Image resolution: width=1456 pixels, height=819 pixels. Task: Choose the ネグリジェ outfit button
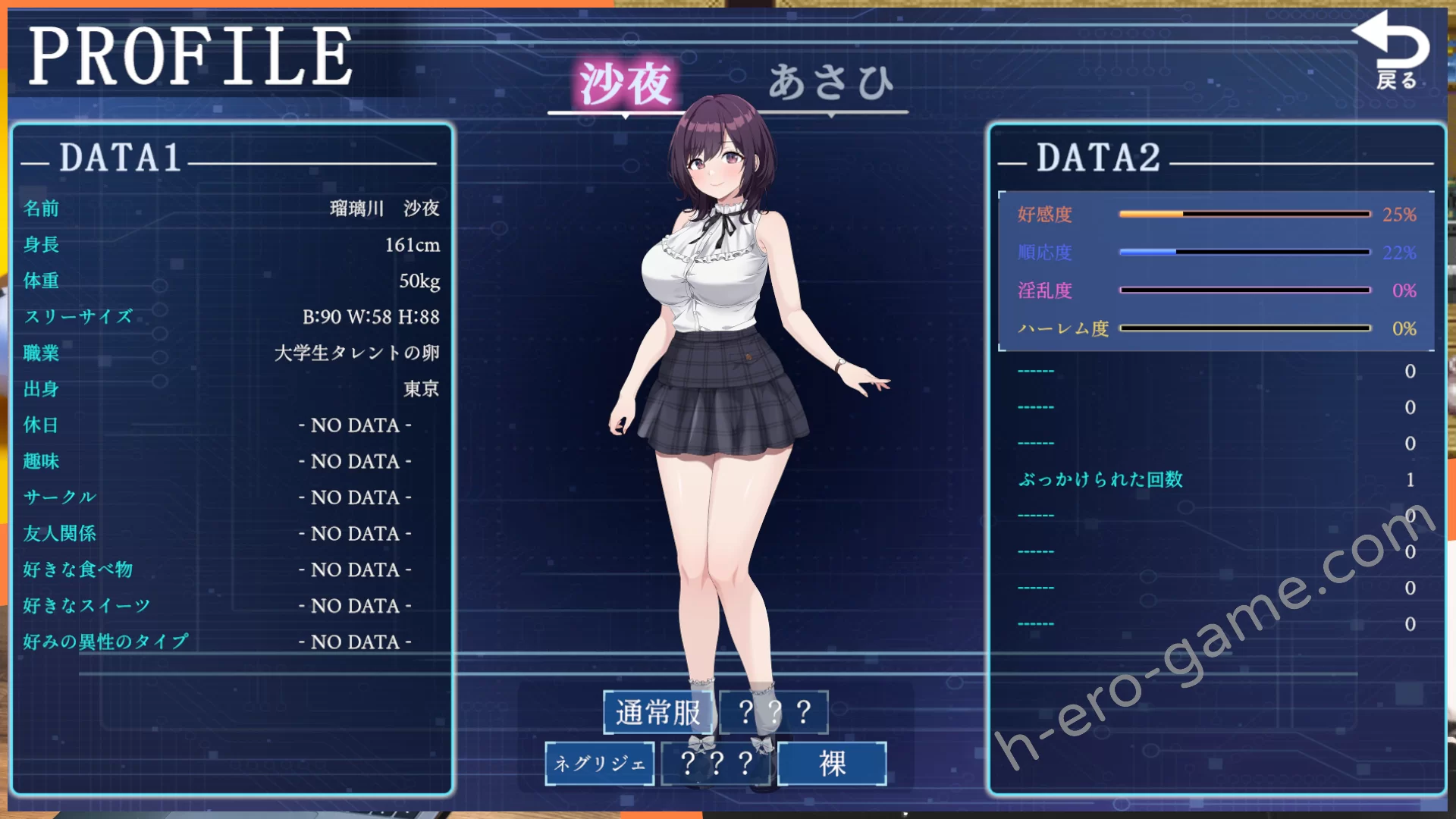[599, 763]
